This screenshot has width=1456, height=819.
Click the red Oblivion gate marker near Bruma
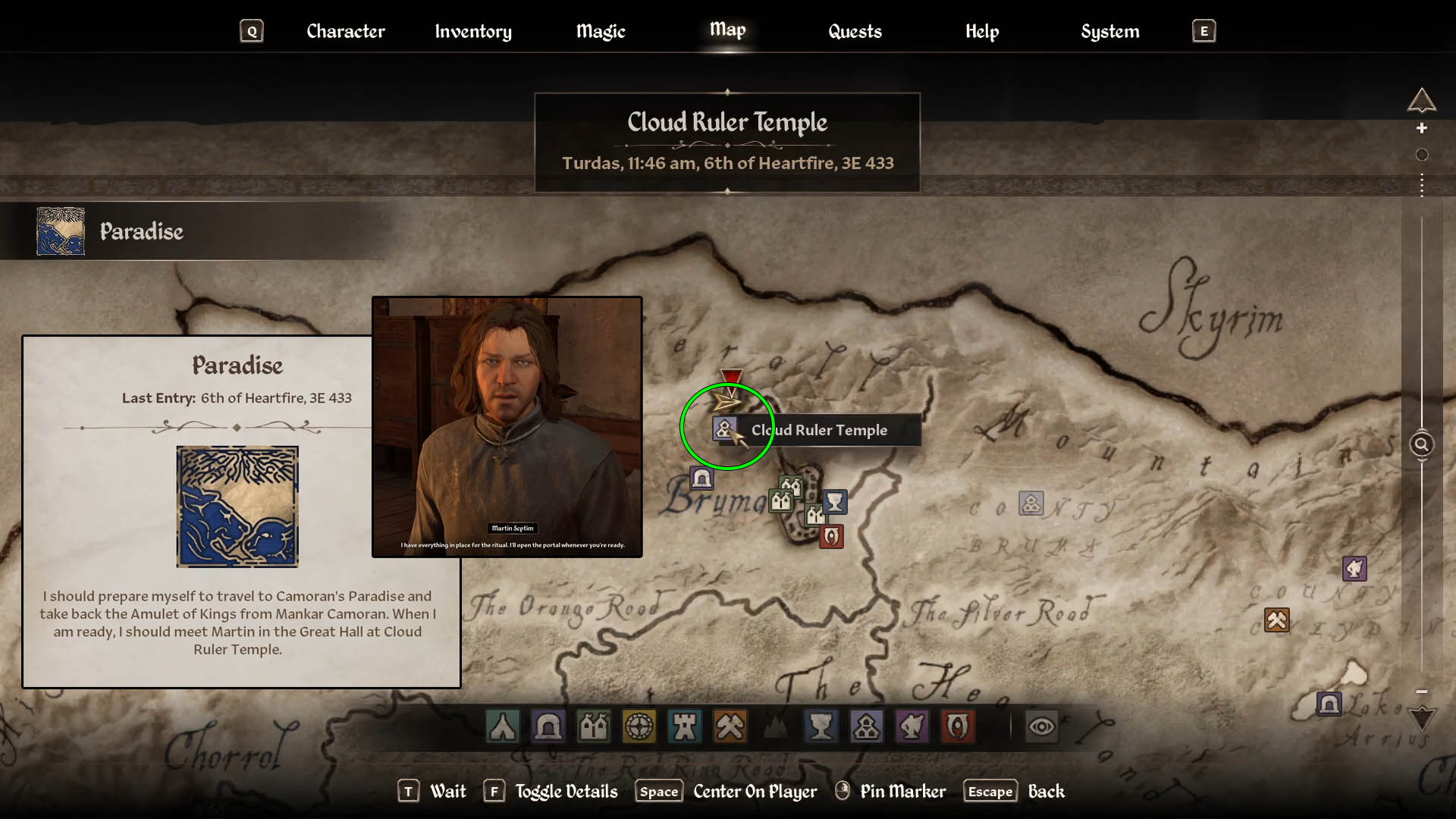coord(831,536)
